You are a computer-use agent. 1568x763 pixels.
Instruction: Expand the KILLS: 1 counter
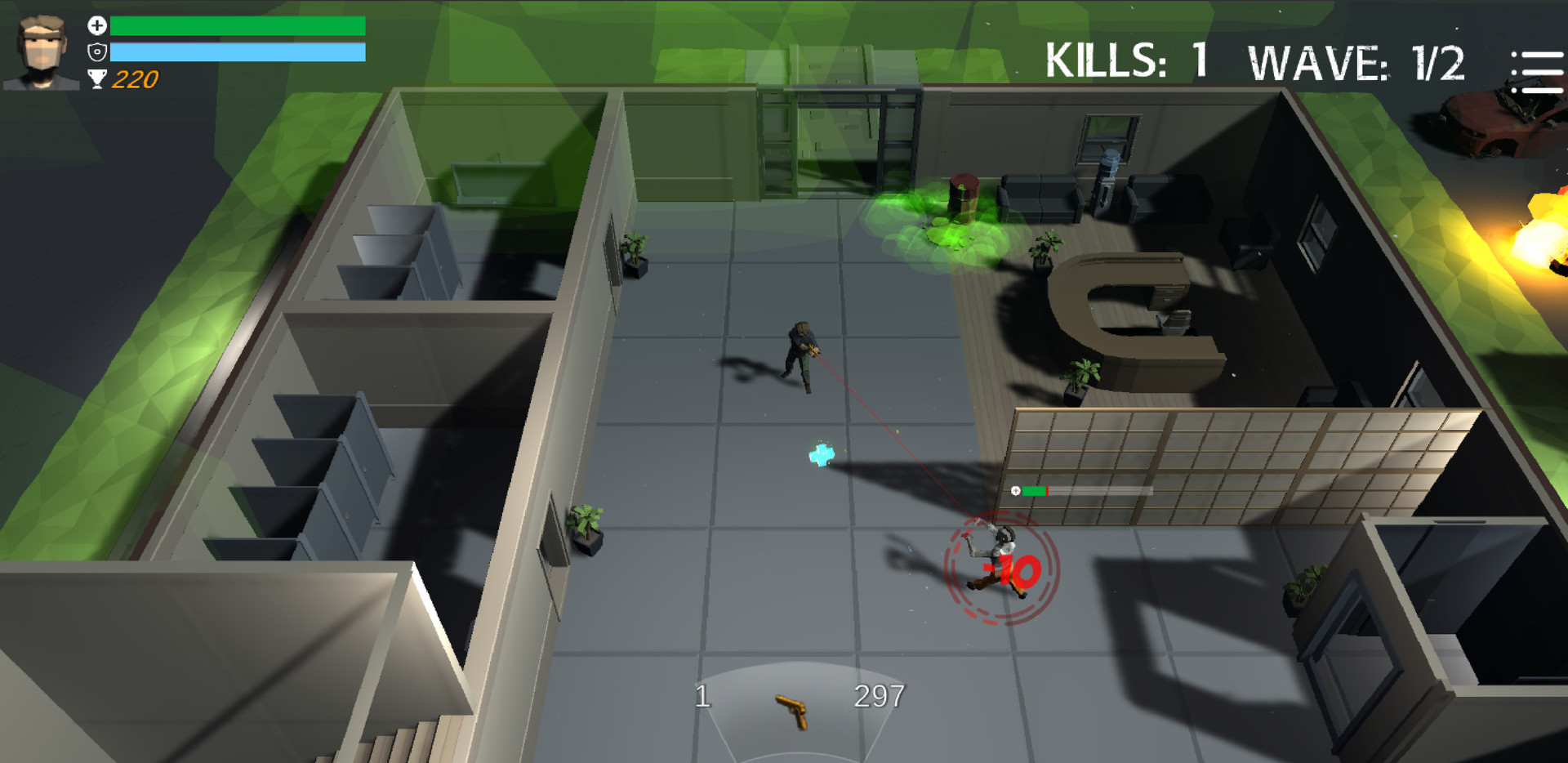(x=1129, y=63)
